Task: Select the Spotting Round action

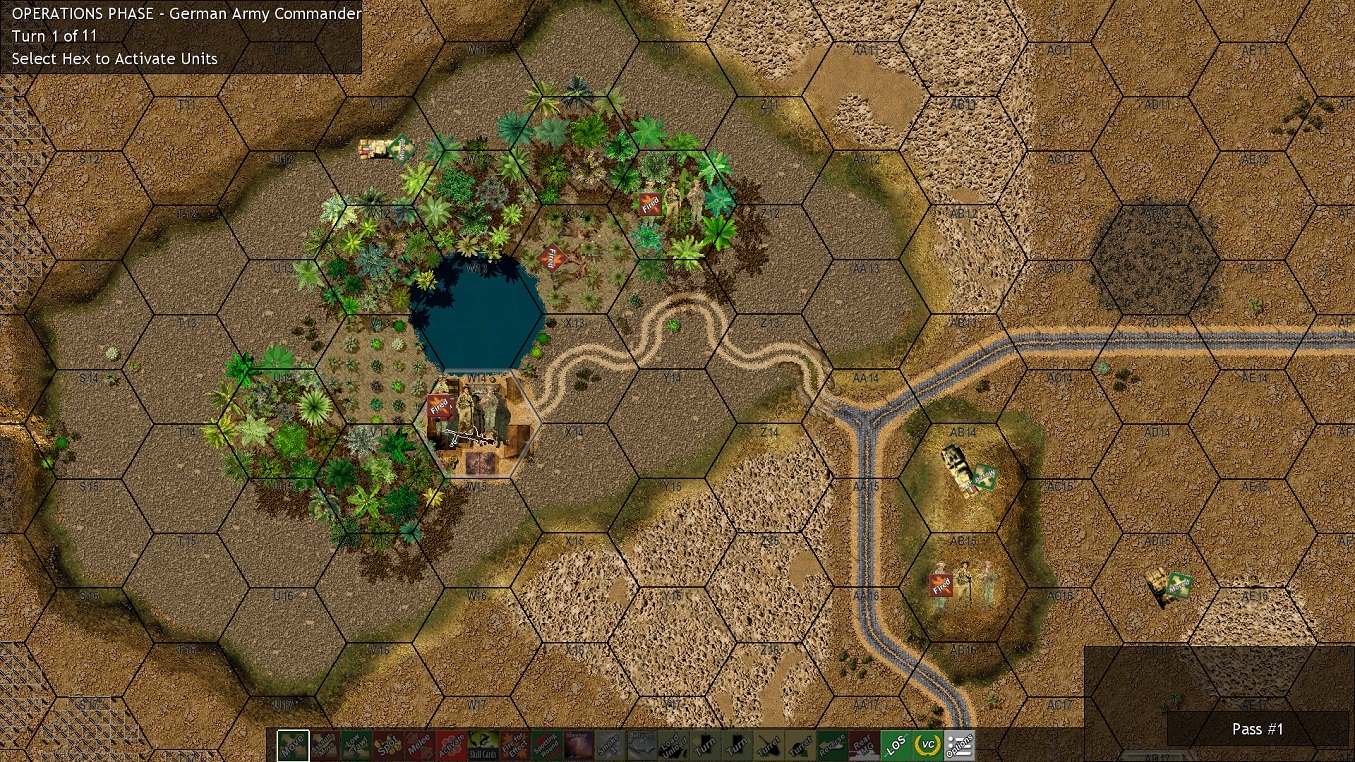Action: [546, 745]
